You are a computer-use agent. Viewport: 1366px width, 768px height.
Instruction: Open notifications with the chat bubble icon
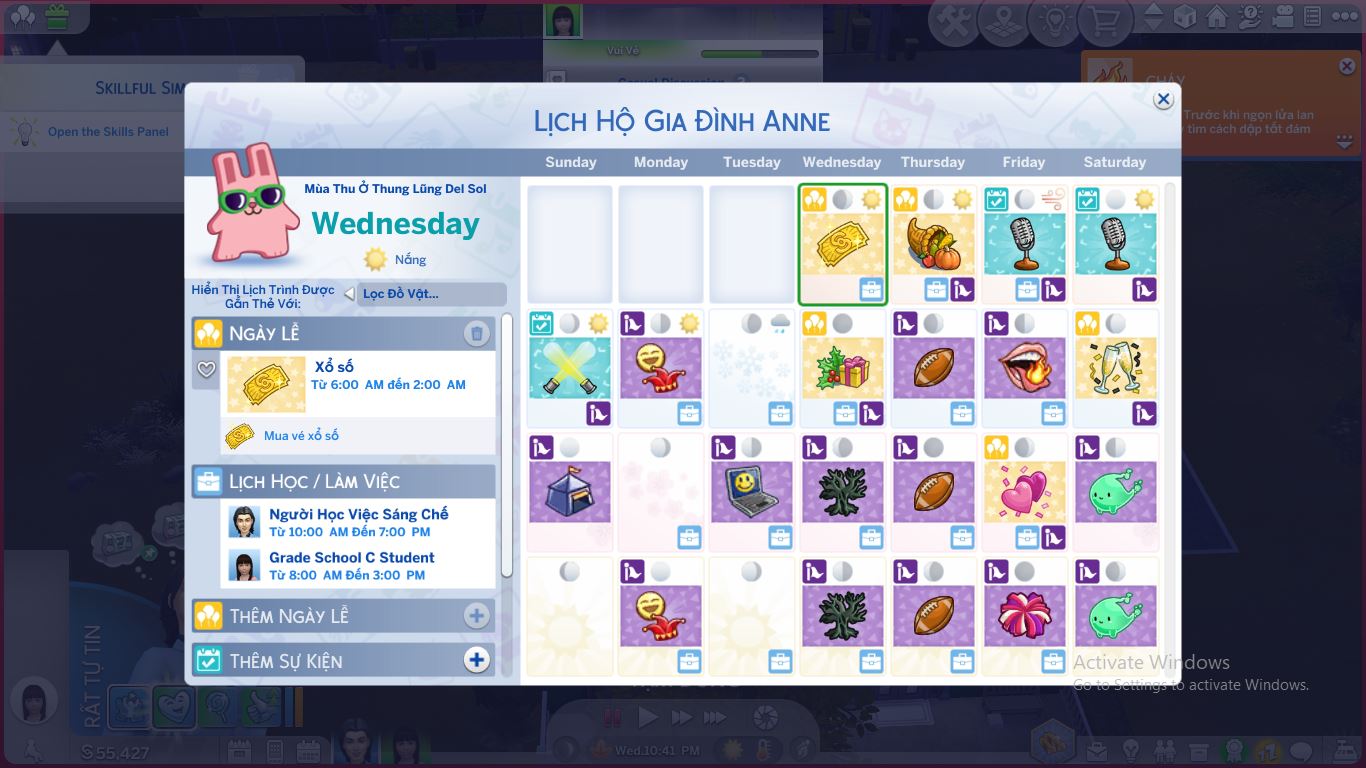[1301, 750]
